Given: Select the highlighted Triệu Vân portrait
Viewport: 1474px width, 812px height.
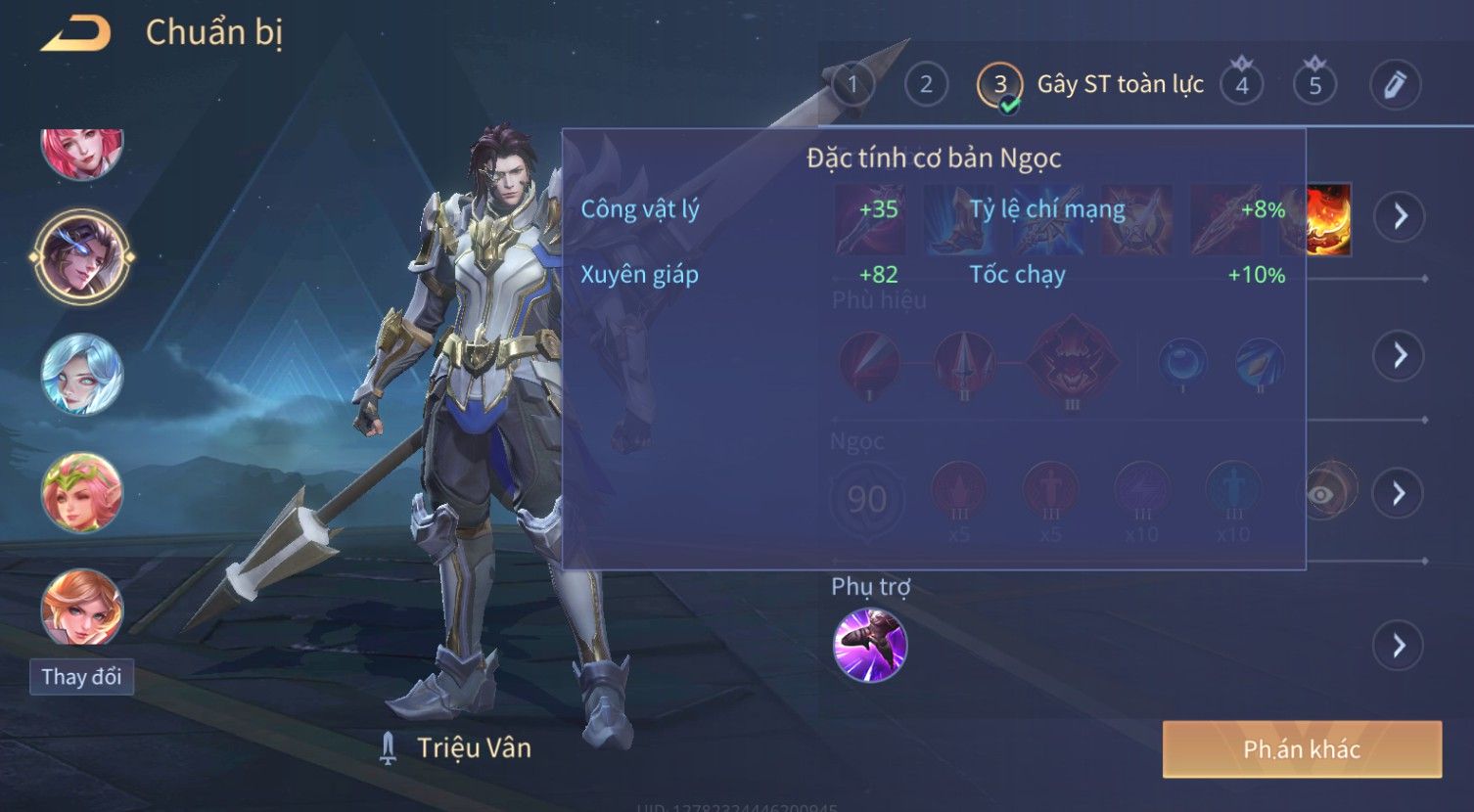Looking at the screenshot, I should 82,257.
